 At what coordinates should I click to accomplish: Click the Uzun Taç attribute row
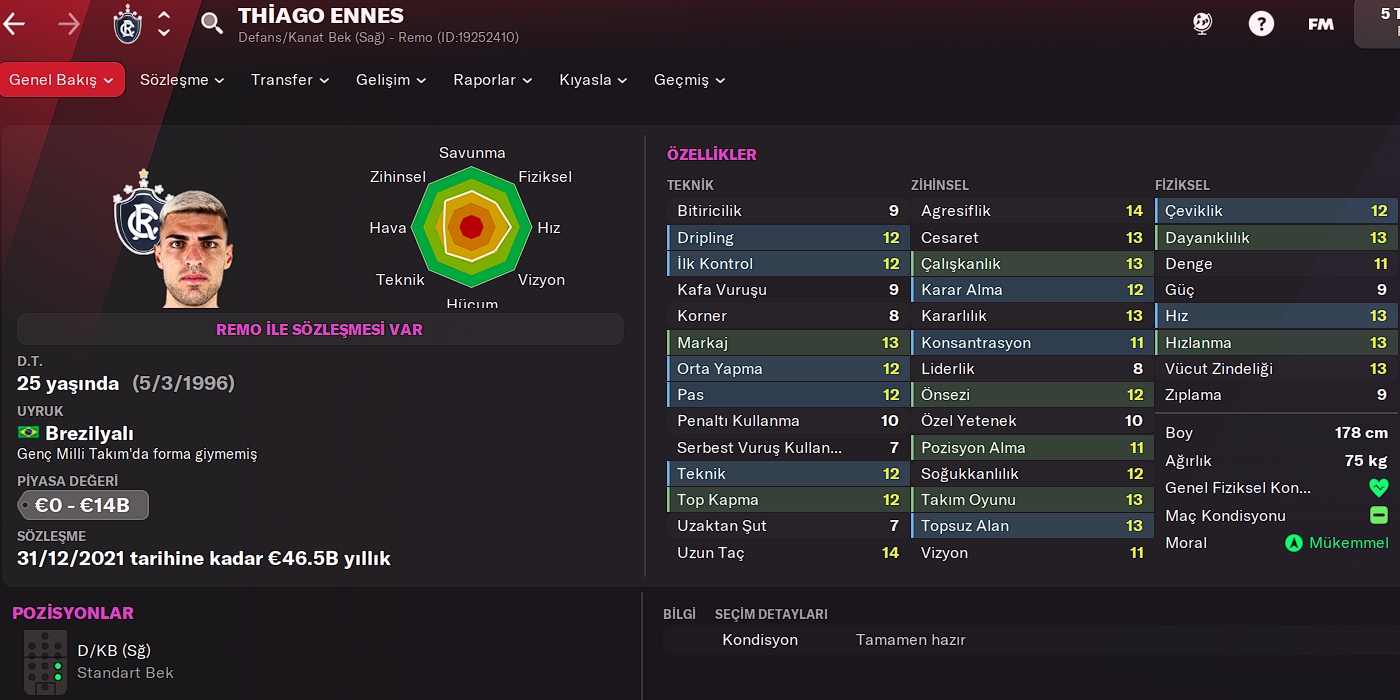tap(788, 552)
